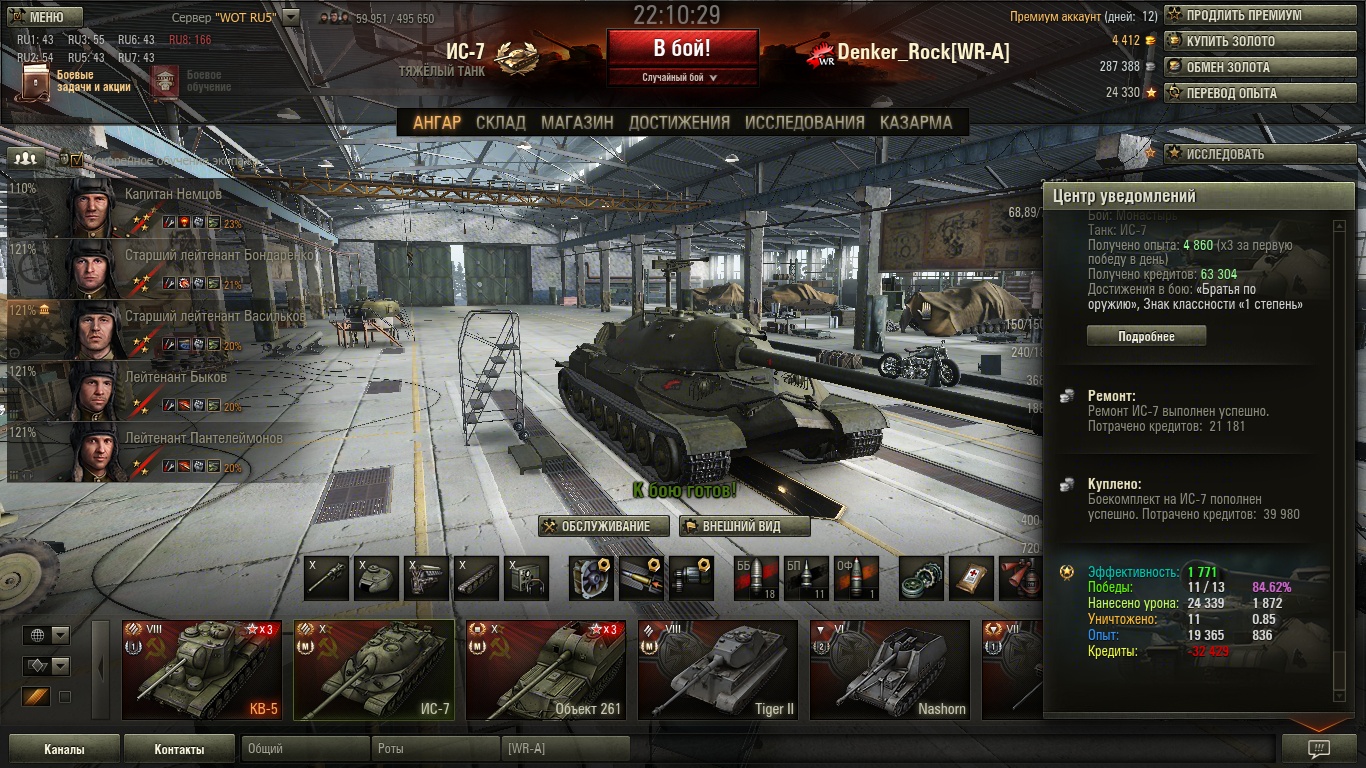Show the ДОСТИЖЕНИЯ tab

[x=679, y=122]
